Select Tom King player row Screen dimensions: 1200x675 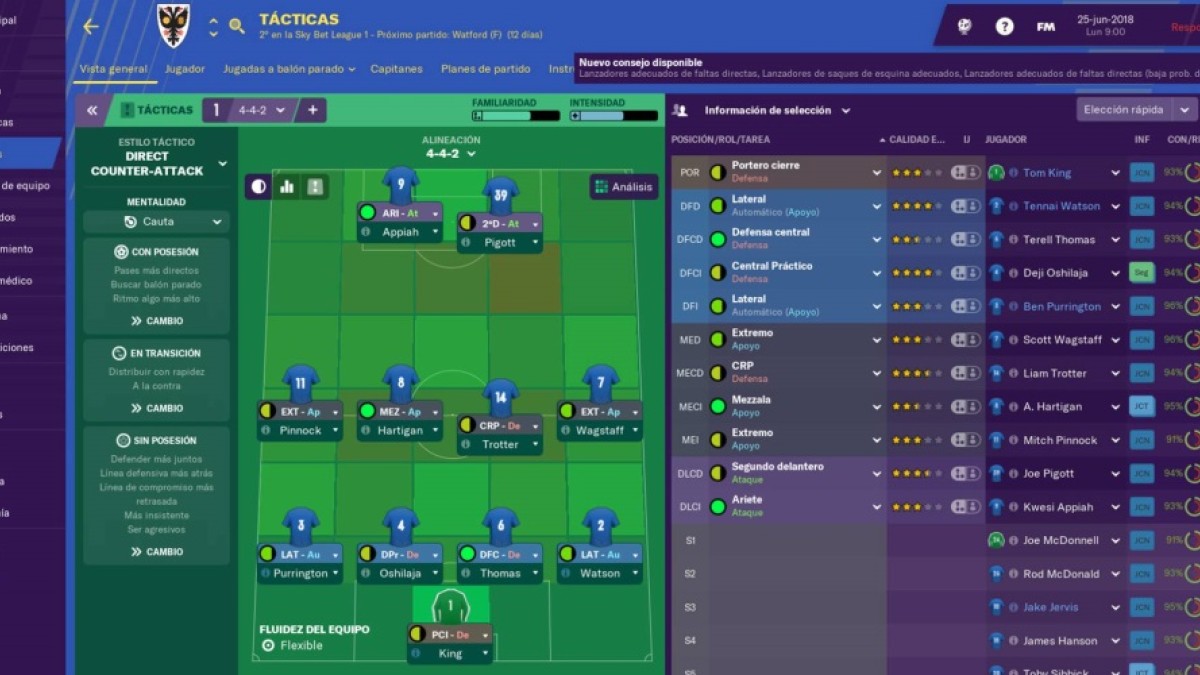pyautogui.click(x=1047, y=173)
